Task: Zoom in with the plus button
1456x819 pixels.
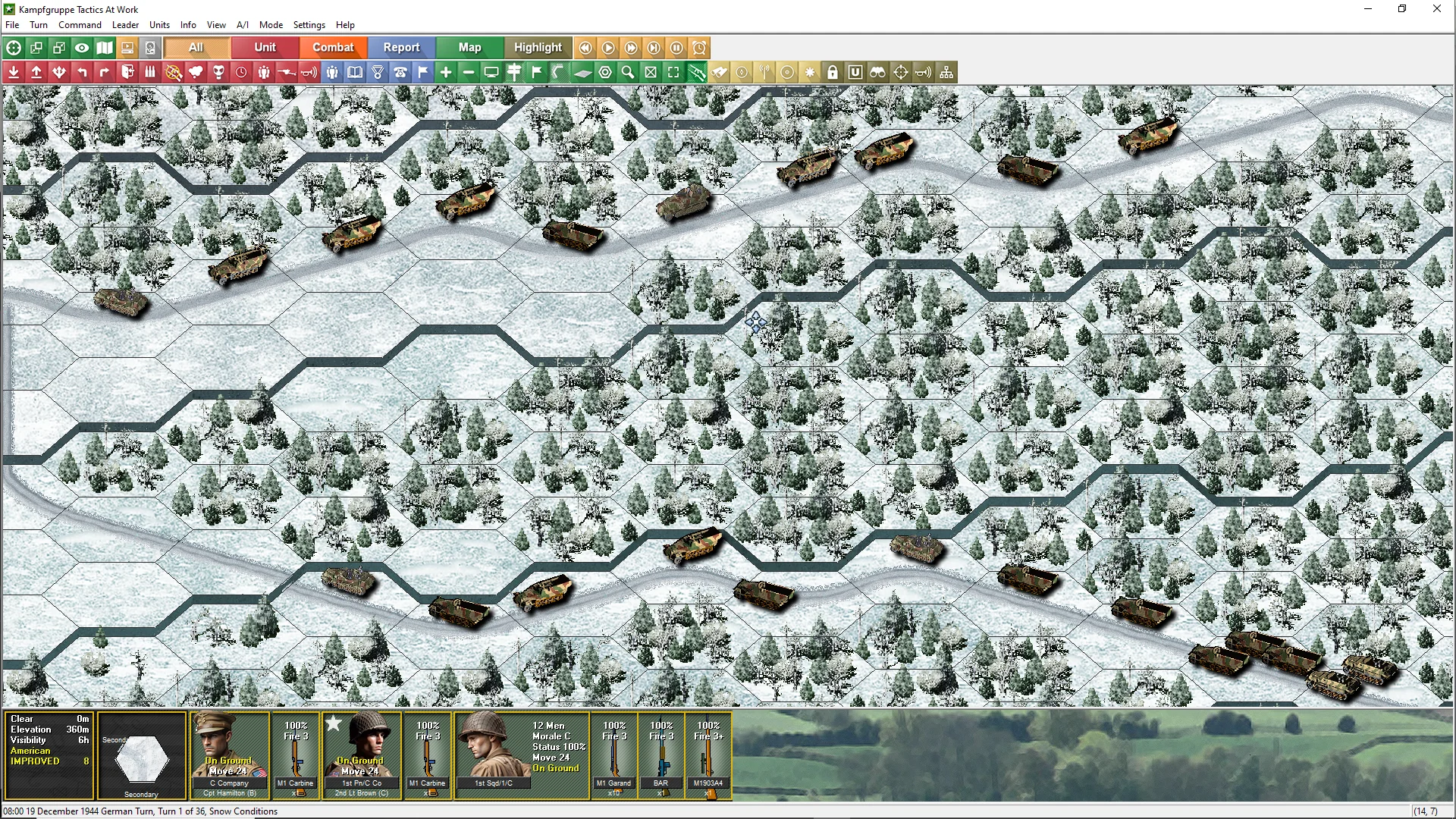Action: [x=446, y=73]
